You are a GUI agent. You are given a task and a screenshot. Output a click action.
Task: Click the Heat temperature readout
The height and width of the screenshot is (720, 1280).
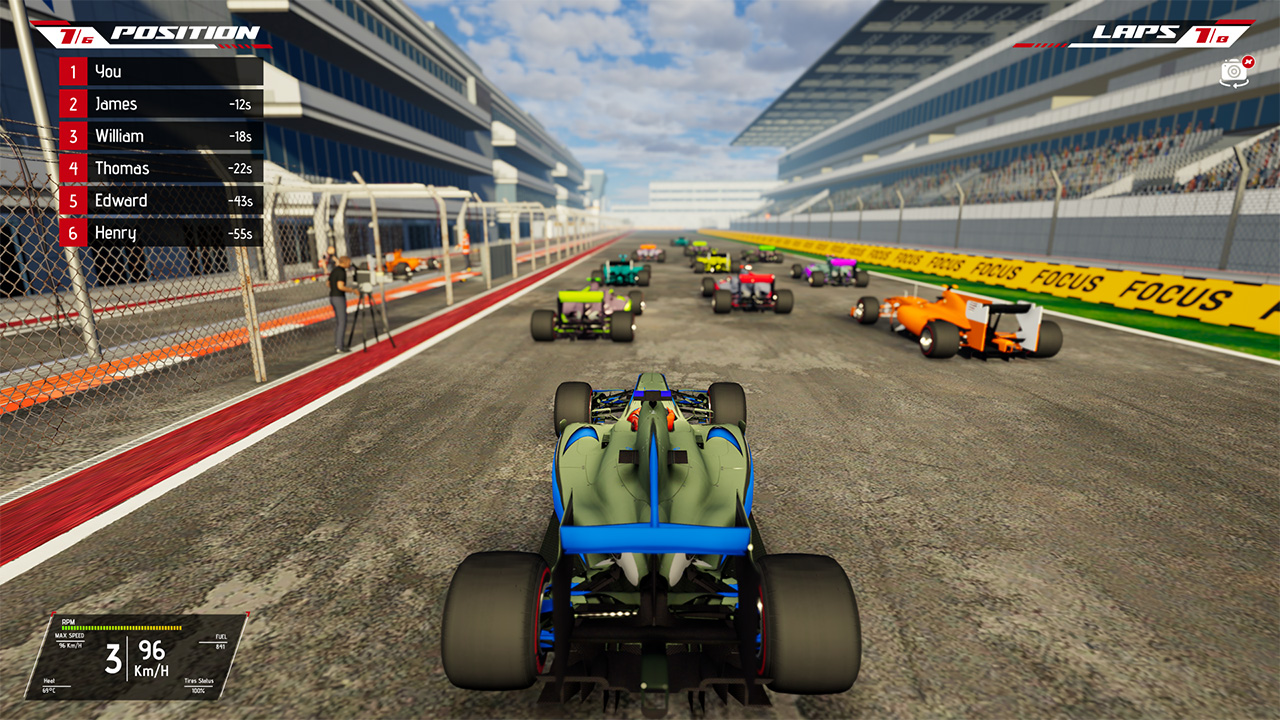click(x=48, y=685)
